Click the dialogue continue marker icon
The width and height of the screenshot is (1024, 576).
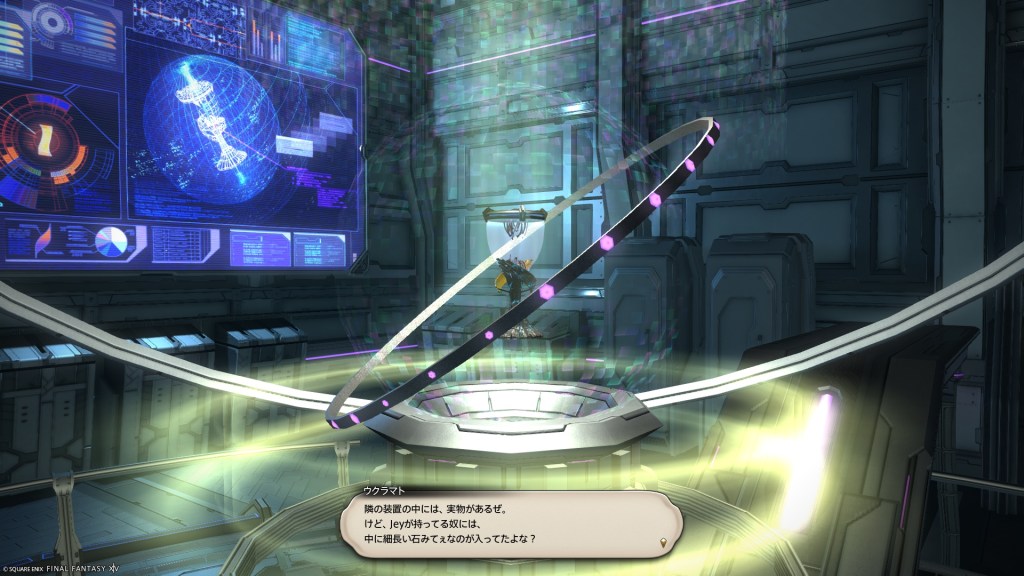pyautogui.click(x=664, y=543)
